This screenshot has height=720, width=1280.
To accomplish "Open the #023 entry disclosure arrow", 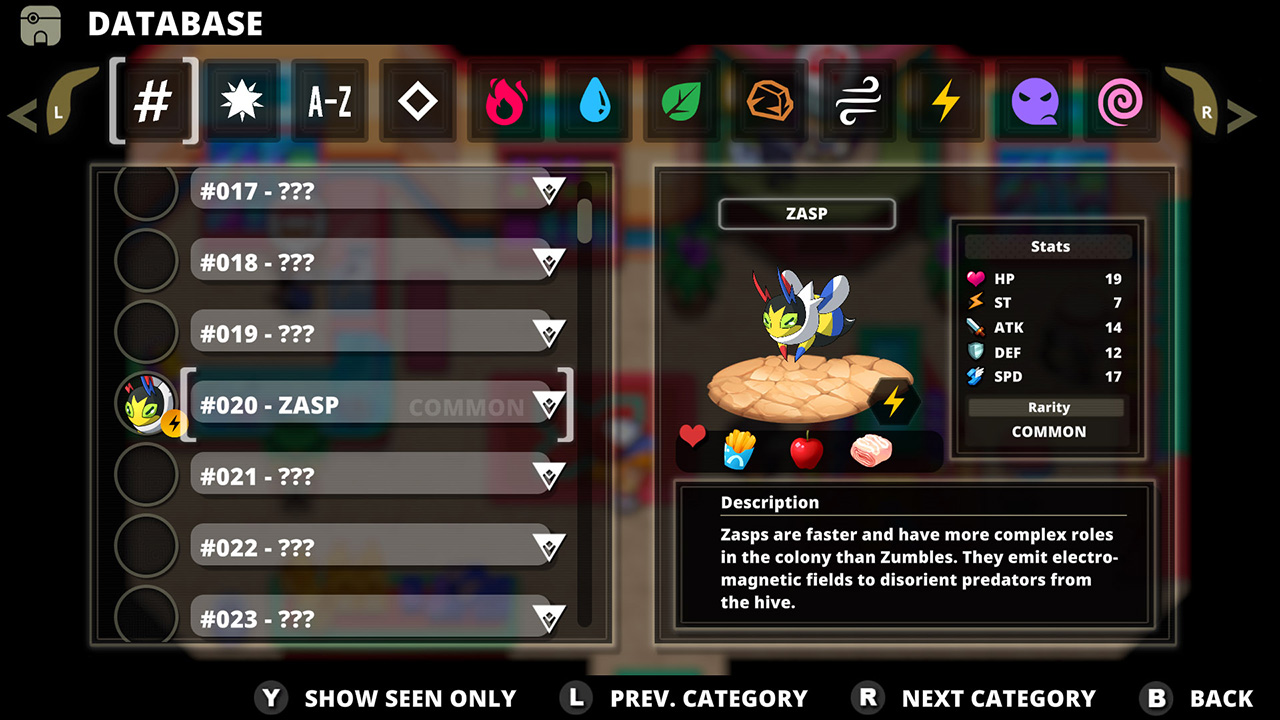I will click(x=549, y=618).
